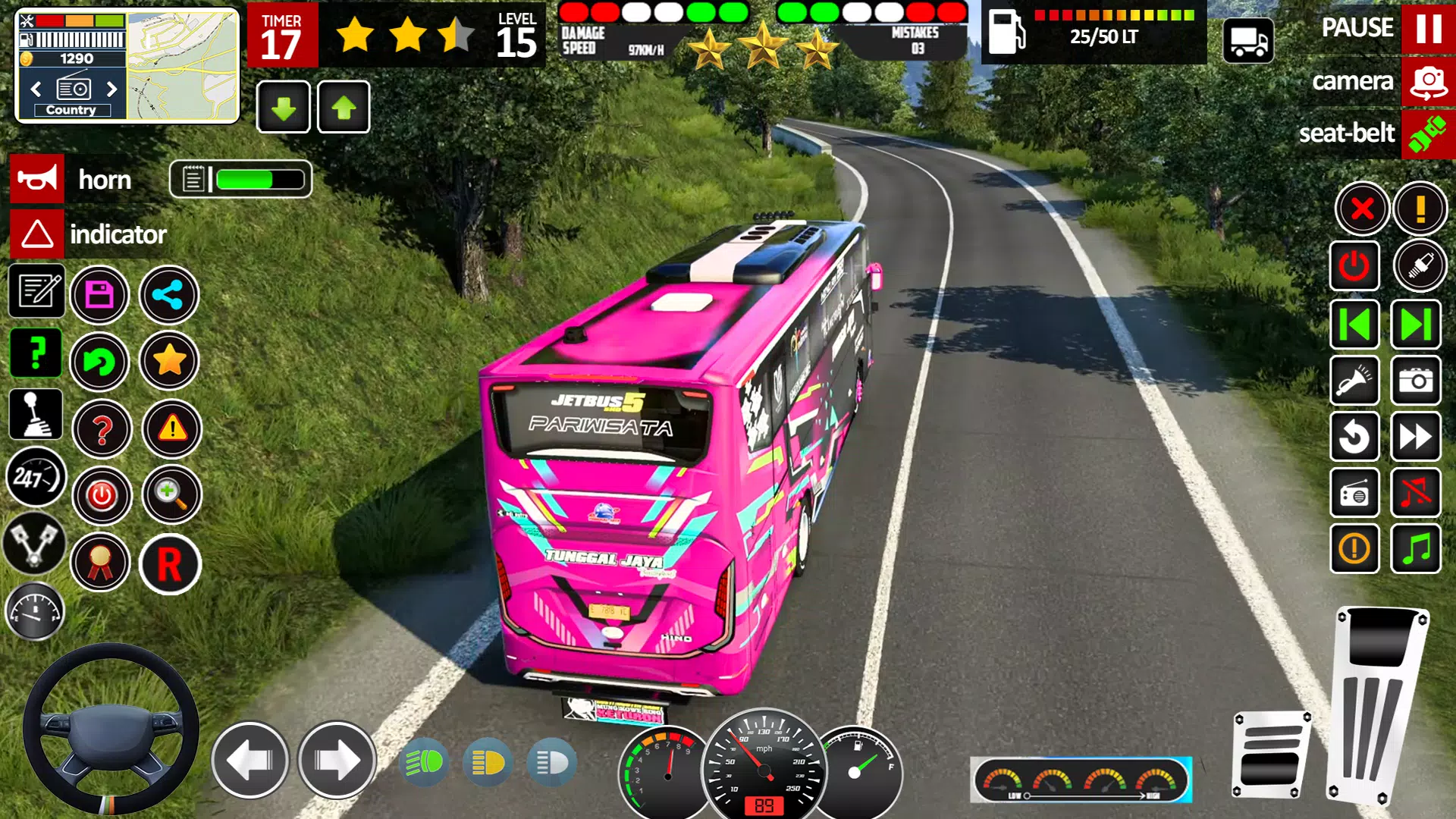1456x819 pixels.
Task: Select the gear shifter icon
Action: [36, 416]
